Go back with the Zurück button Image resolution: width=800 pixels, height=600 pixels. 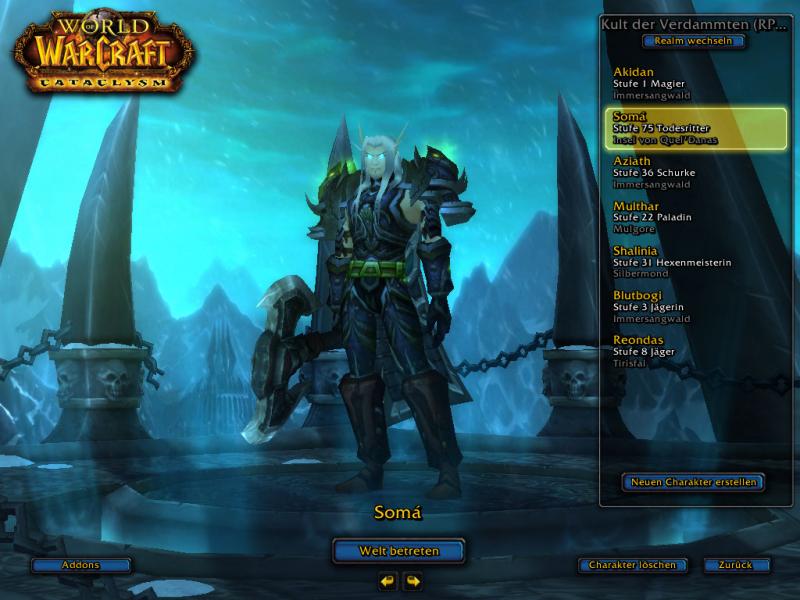pos(735,565)
